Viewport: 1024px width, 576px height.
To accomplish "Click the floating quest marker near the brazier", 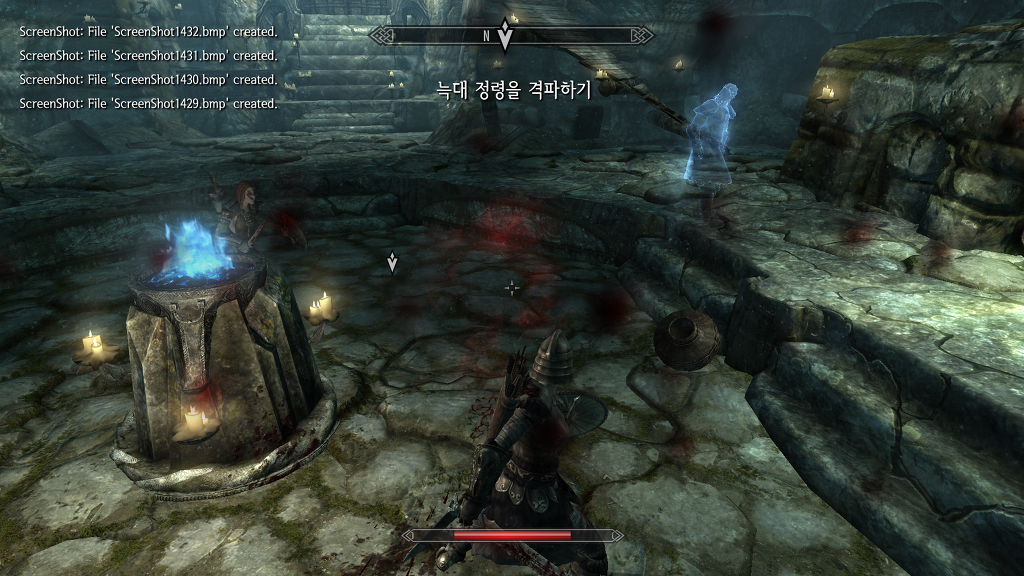I will pyautogui.click(x=393, y=263).
